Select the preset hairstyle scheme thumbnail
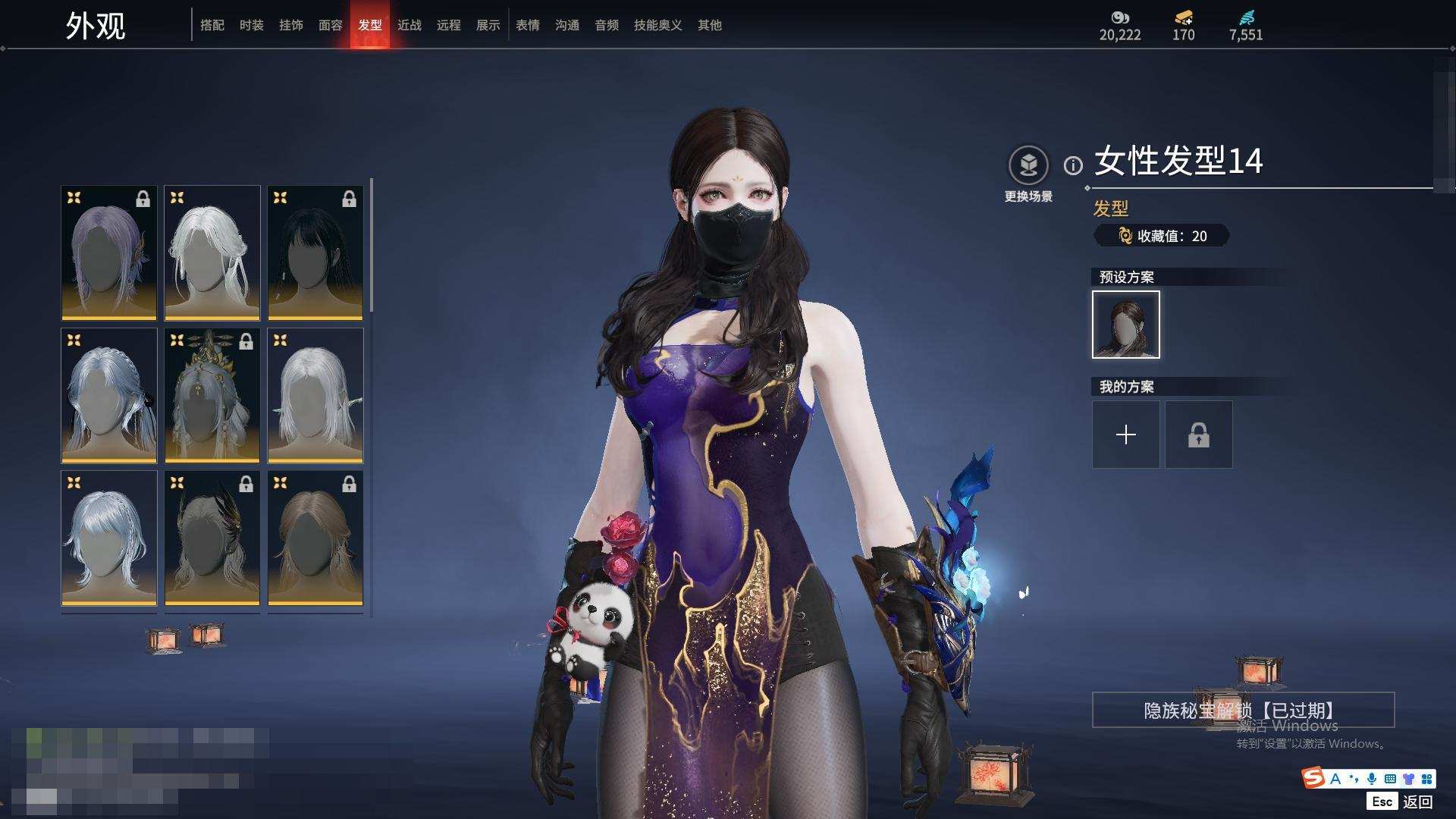This screenshot has height=819, width=1456. click(1126, 325)
